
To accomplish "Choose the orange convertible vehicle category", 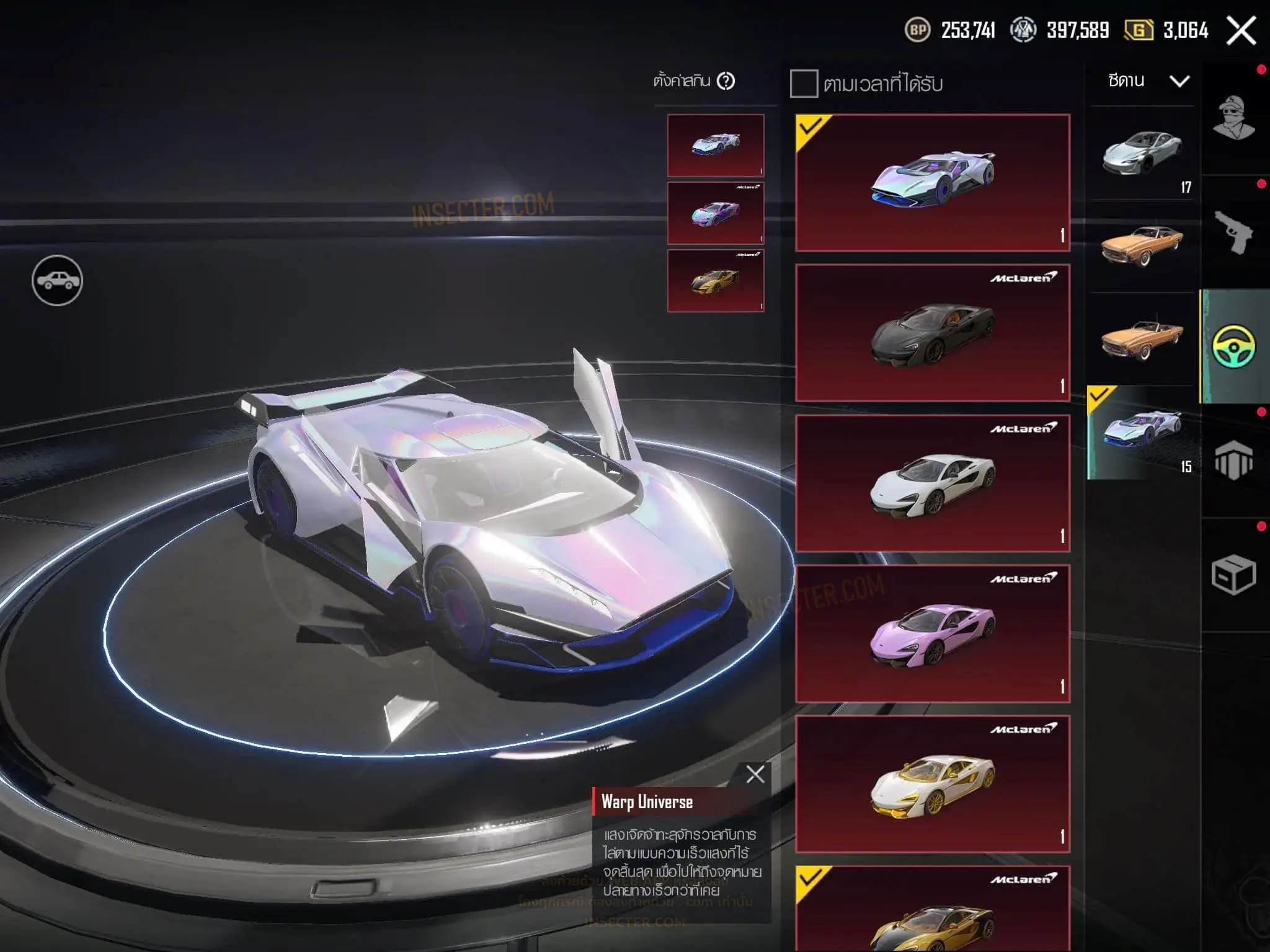I will 1142,338.
